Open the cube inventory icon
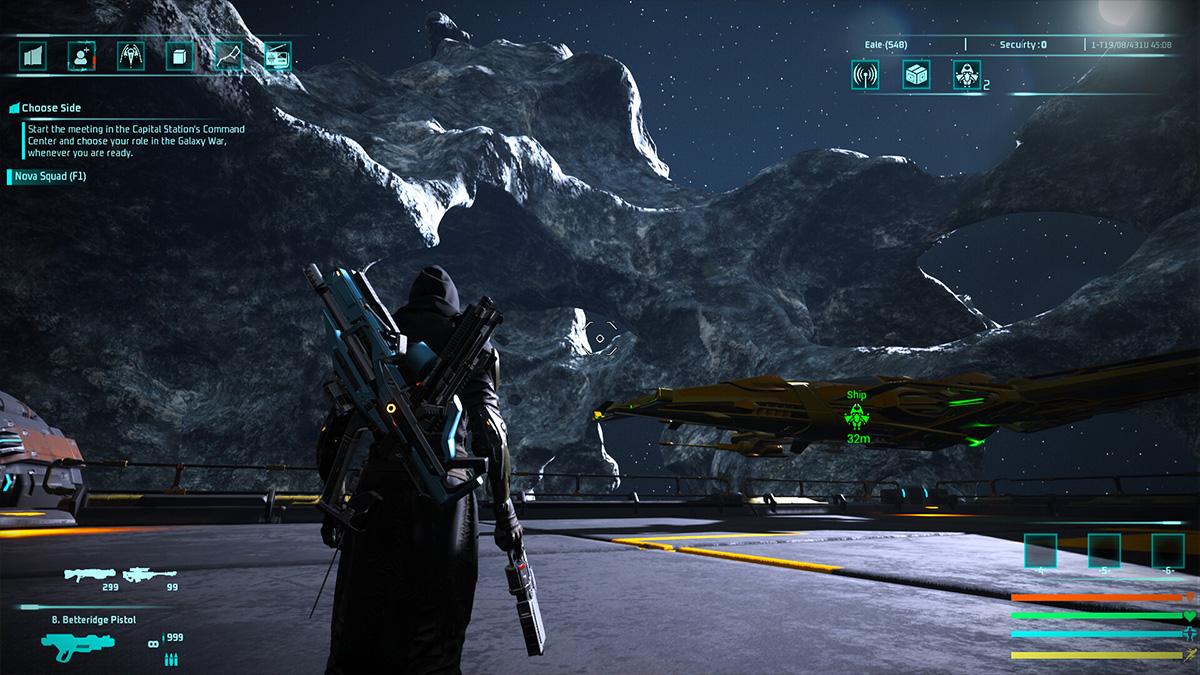 tap(179, 56)
